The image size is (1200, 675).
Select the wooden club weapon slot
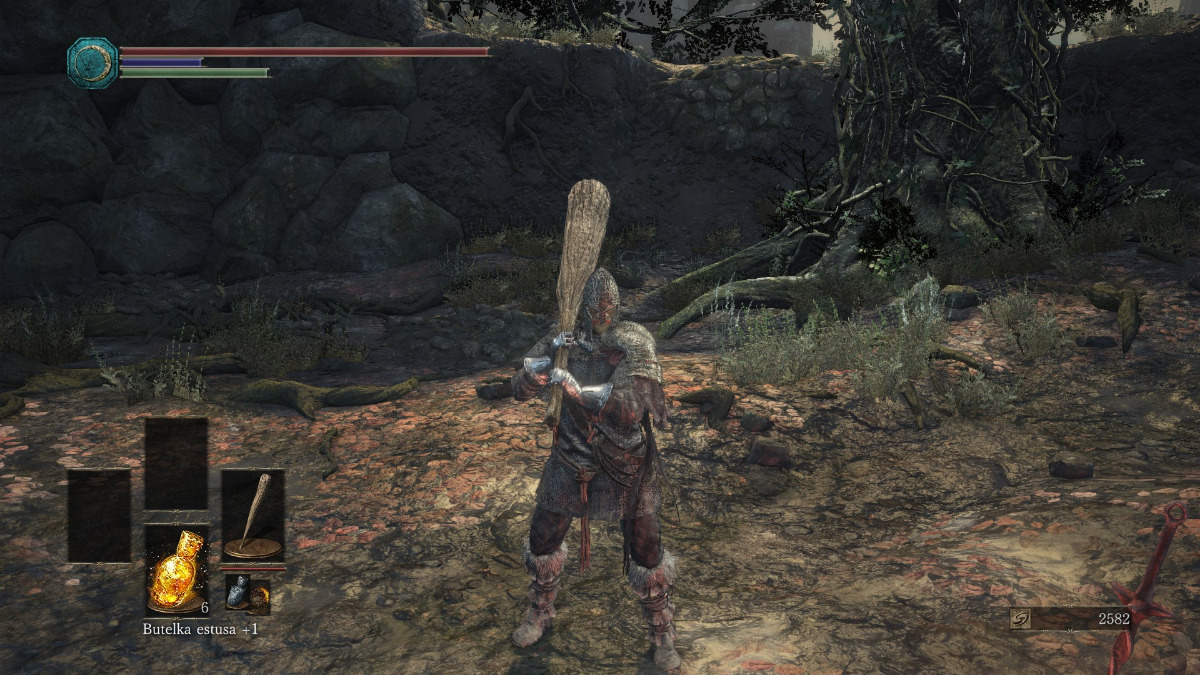point(253,515)
